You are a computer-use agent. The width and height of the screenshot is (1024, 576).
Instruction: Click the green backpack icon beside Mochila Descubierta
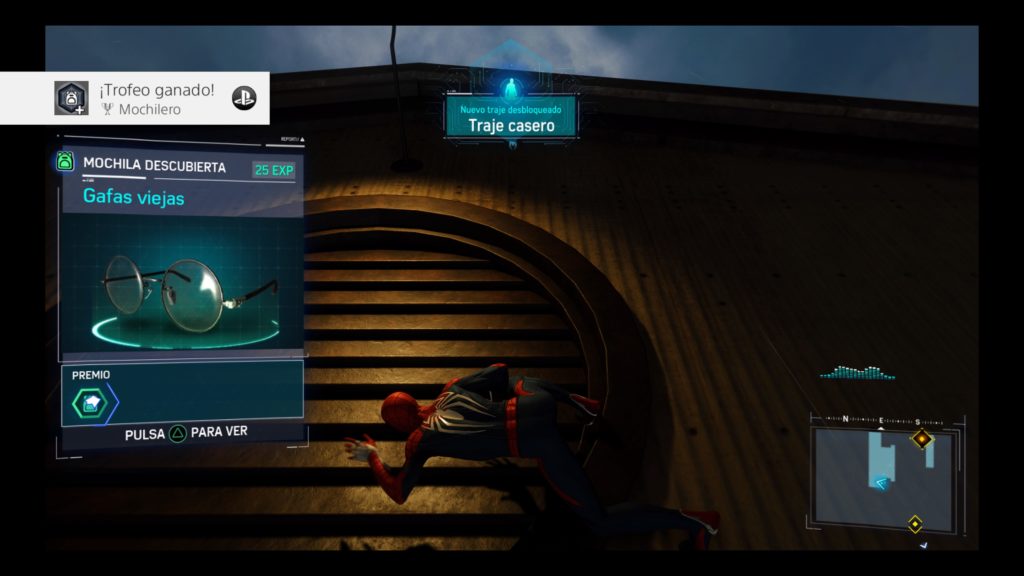pos(66,162)
